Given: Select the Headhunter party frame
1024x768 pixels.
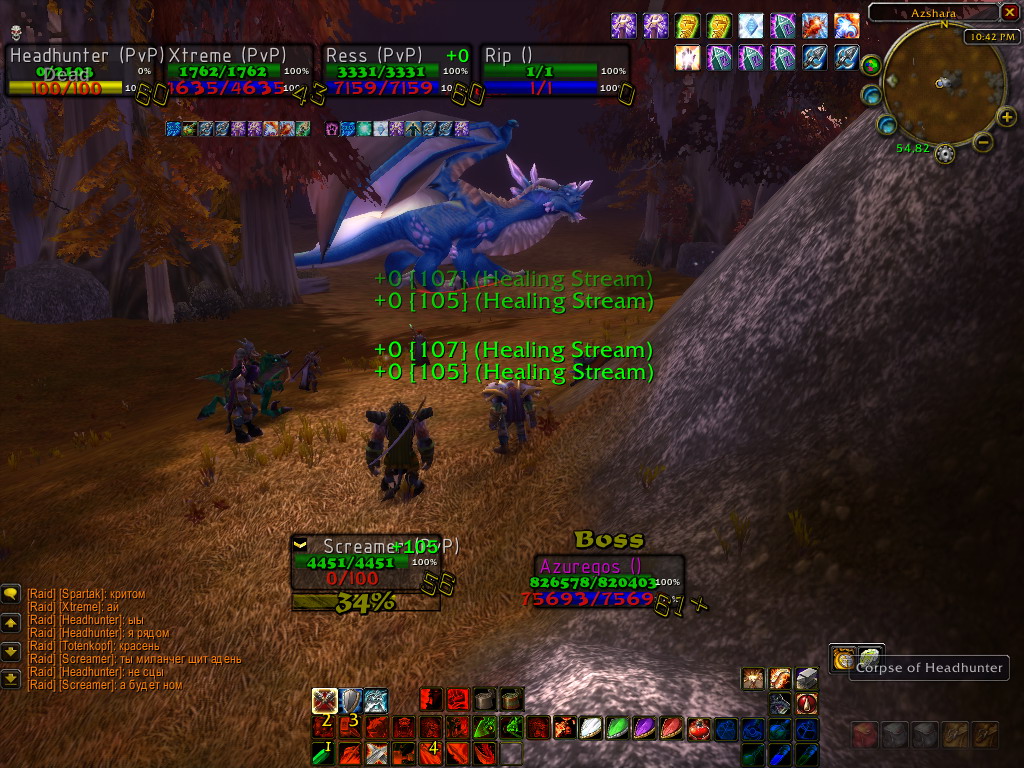Looking at the screenshot, I should 85,71.
